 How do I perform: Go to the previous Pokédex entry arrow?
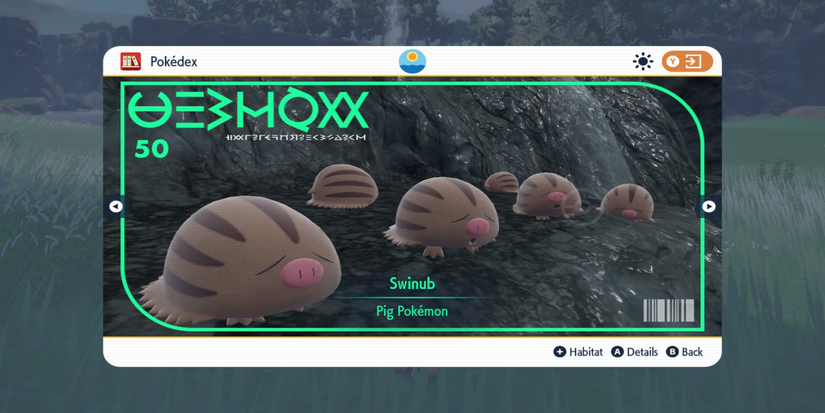coord(116,207)
